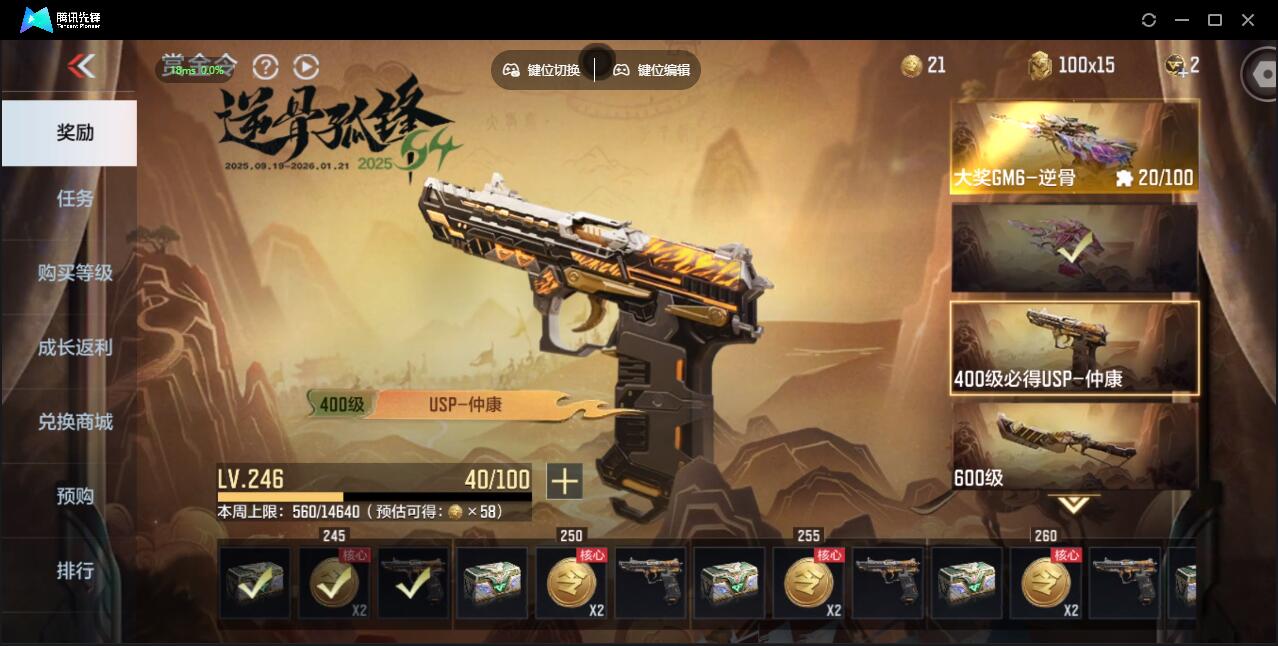Open the question mark help icon

265,67
